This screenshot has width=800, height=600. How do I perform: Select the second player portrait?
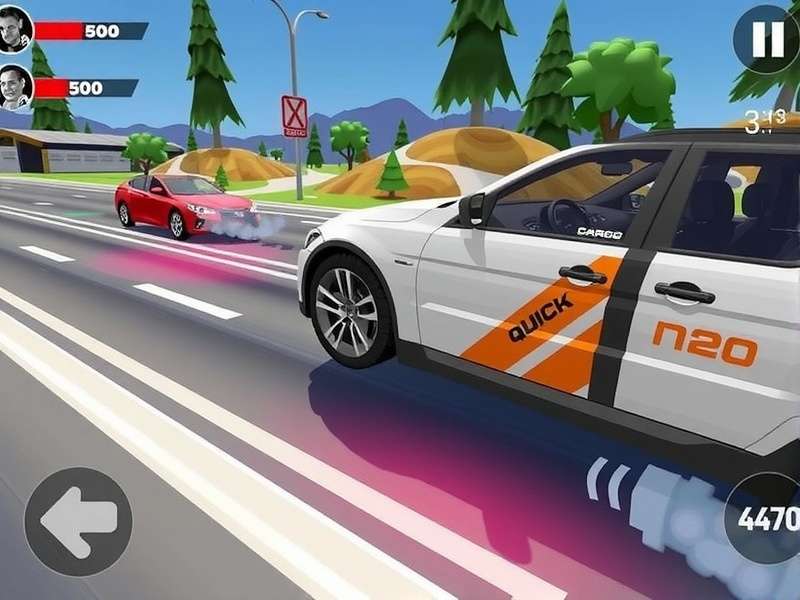(x=16, y=87)
